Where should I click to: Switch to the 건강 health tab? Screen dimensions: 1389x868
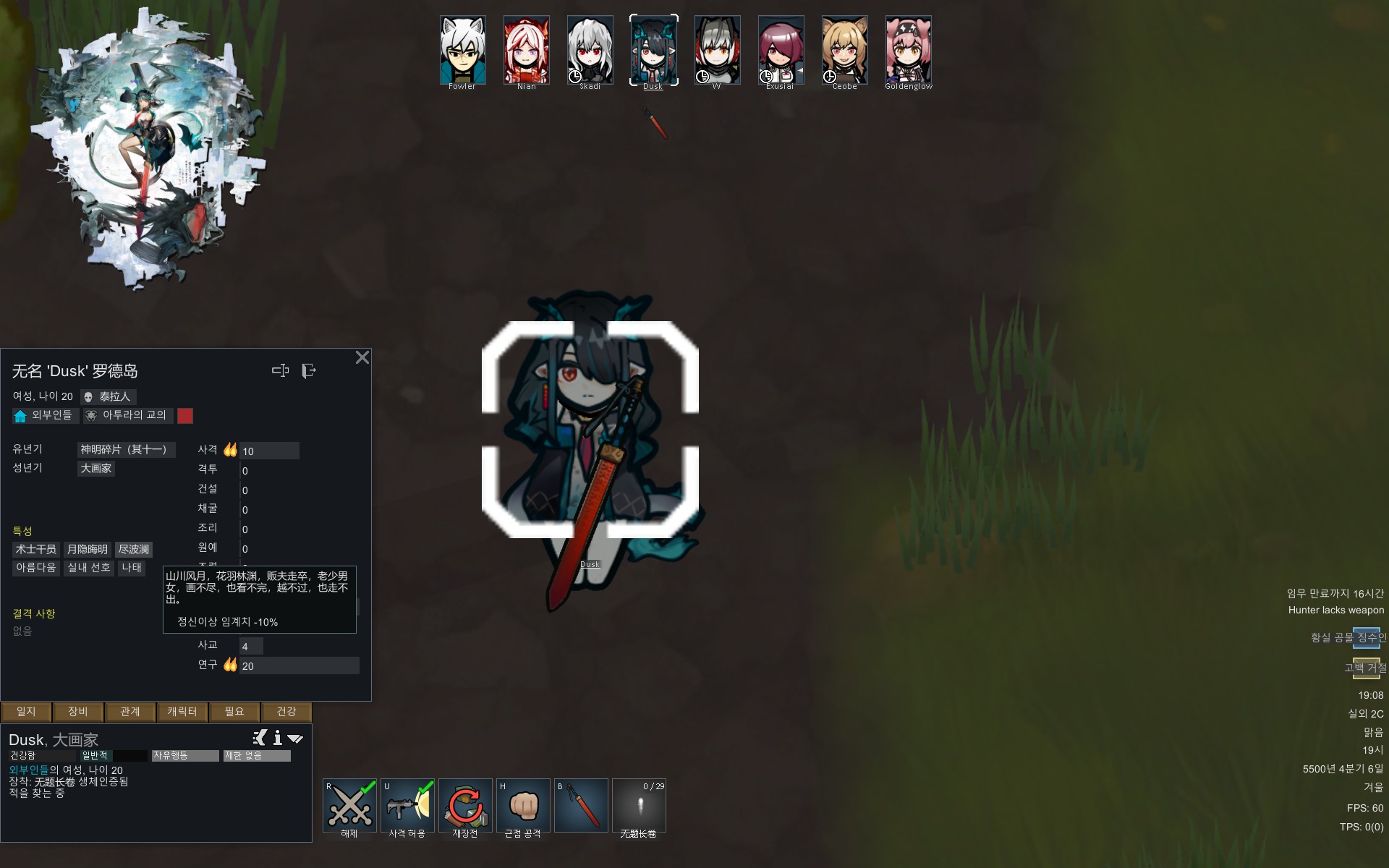pyautogui.click(x=286, y=712)
